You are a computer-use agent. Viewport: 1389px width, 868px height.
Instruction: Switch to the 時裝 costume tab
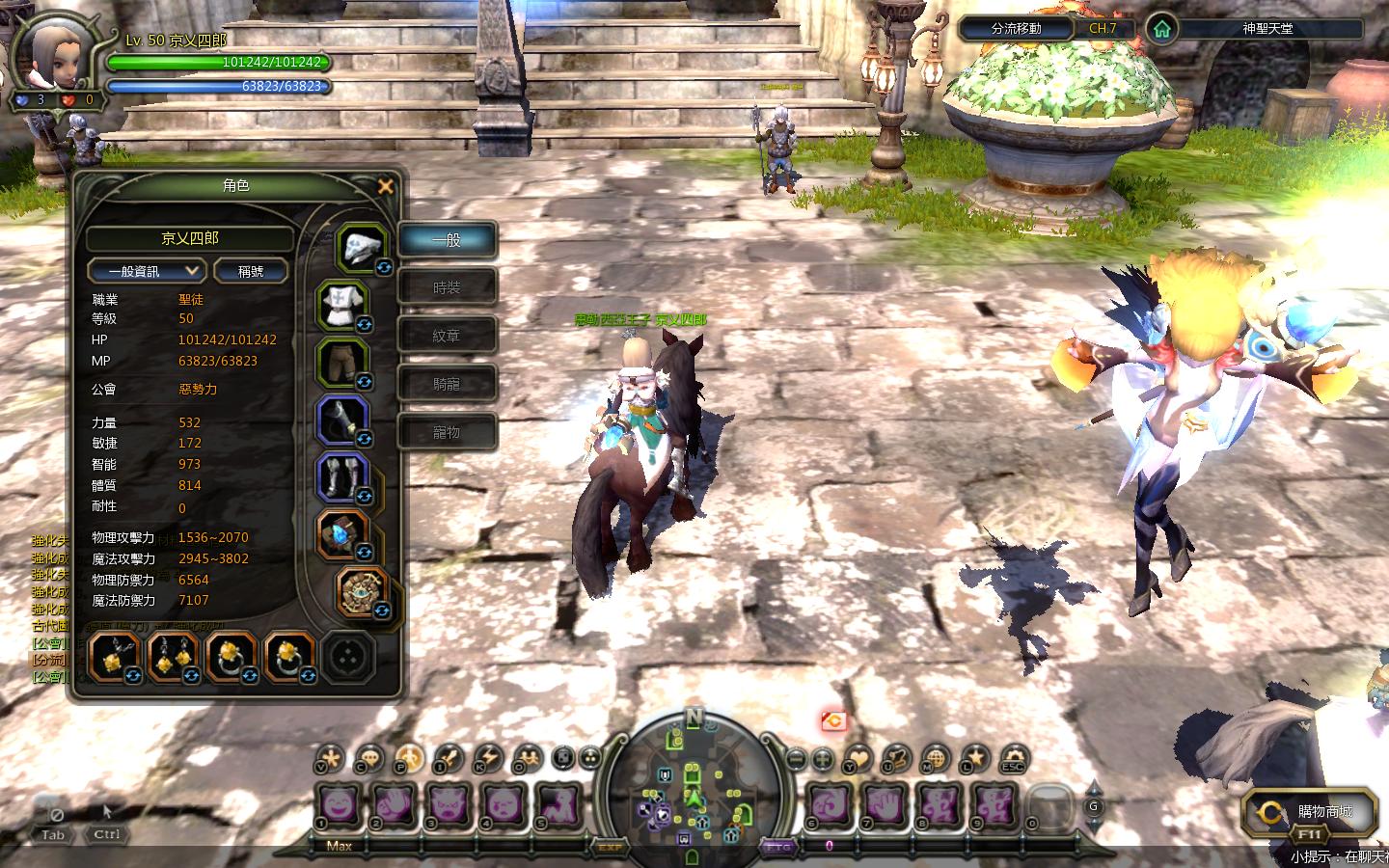(447, 287)
